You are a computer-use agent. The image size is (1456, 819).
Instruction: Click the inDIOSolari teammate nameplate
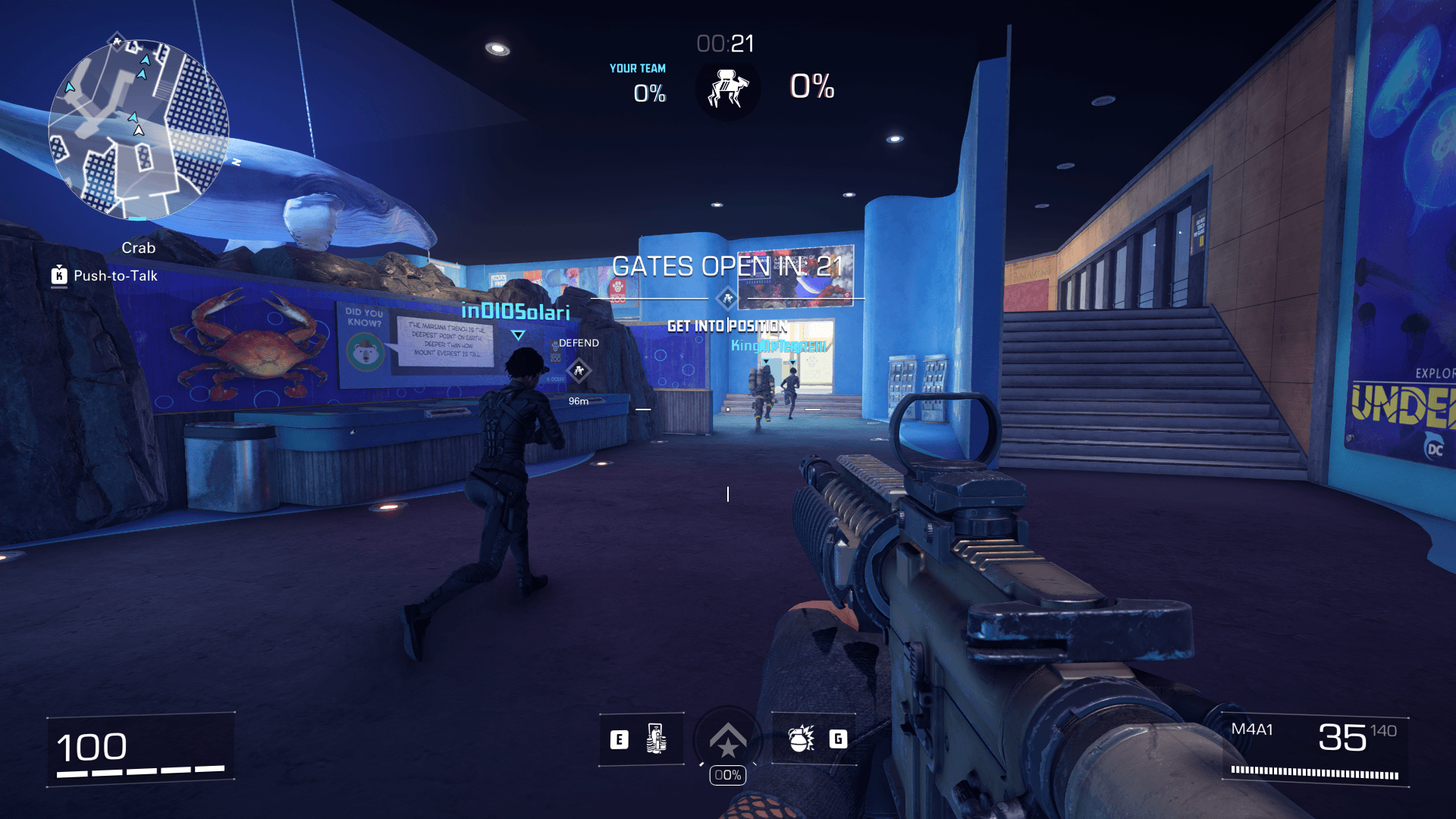(516, 312)
